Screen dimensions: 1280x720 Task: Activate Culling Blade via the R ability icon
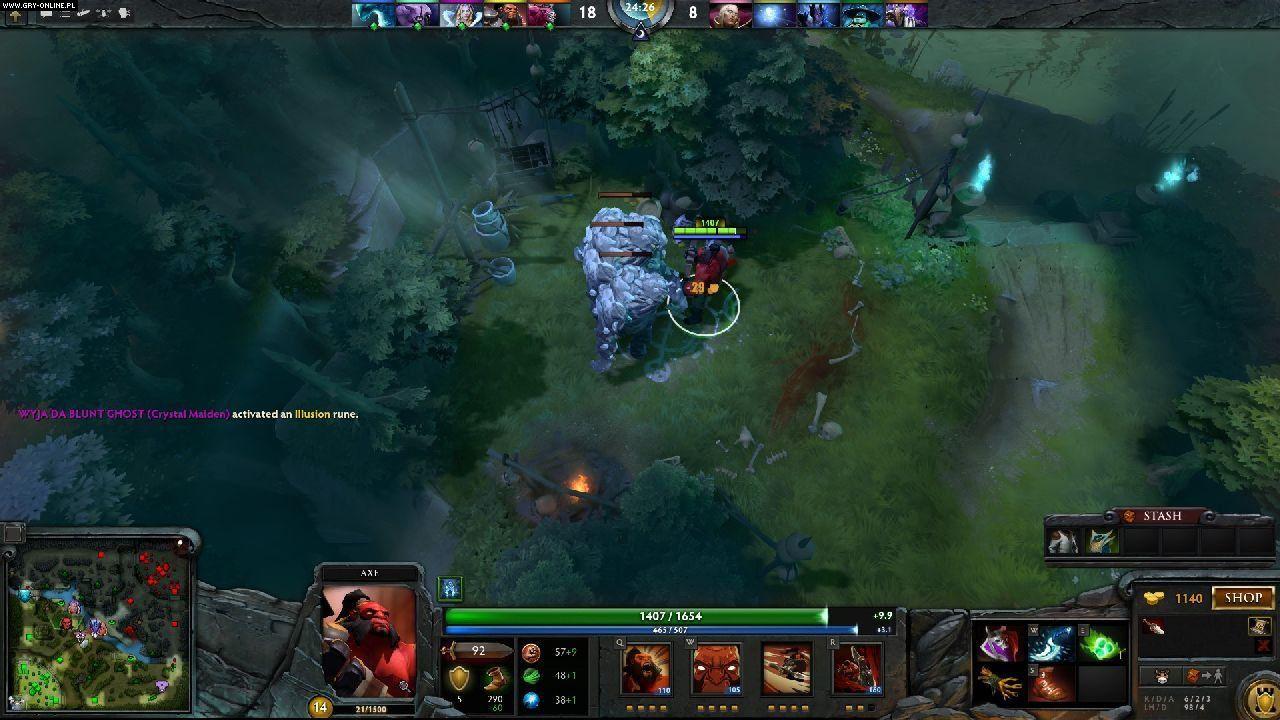(858, 666)
